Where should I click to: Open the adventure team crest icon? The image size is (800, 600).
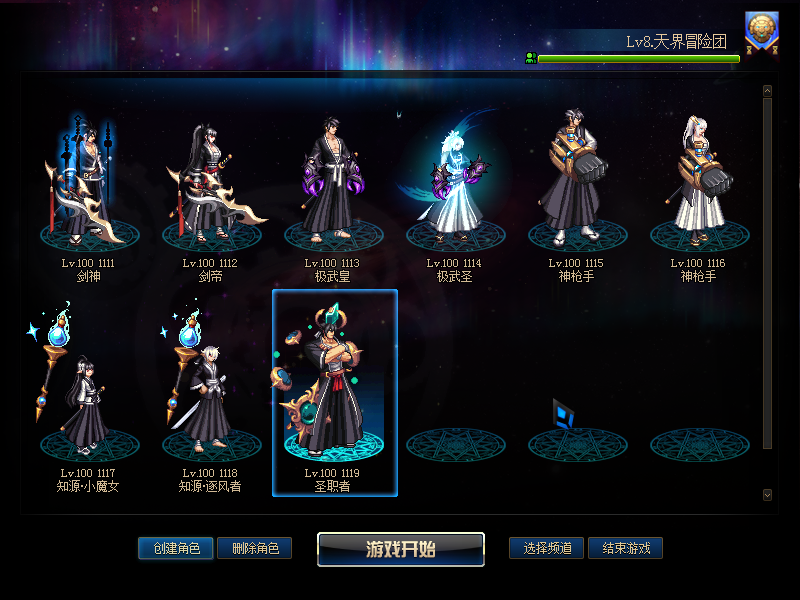[x=762, y=31]
